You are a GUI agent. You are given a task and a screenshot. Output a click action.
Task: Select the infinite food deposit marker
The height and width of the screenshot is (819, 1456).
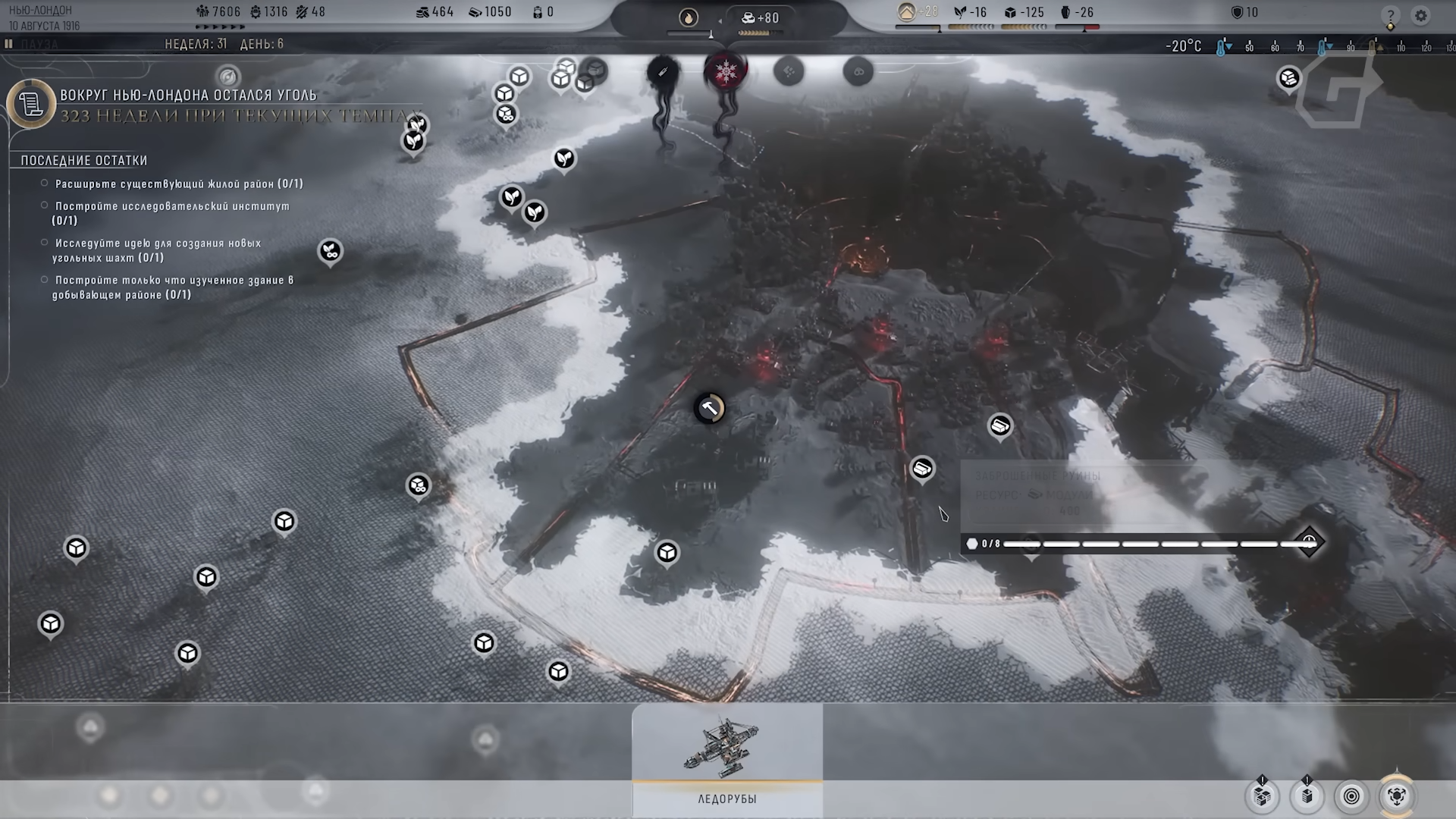pyautogui.click(x=330, y=251)
